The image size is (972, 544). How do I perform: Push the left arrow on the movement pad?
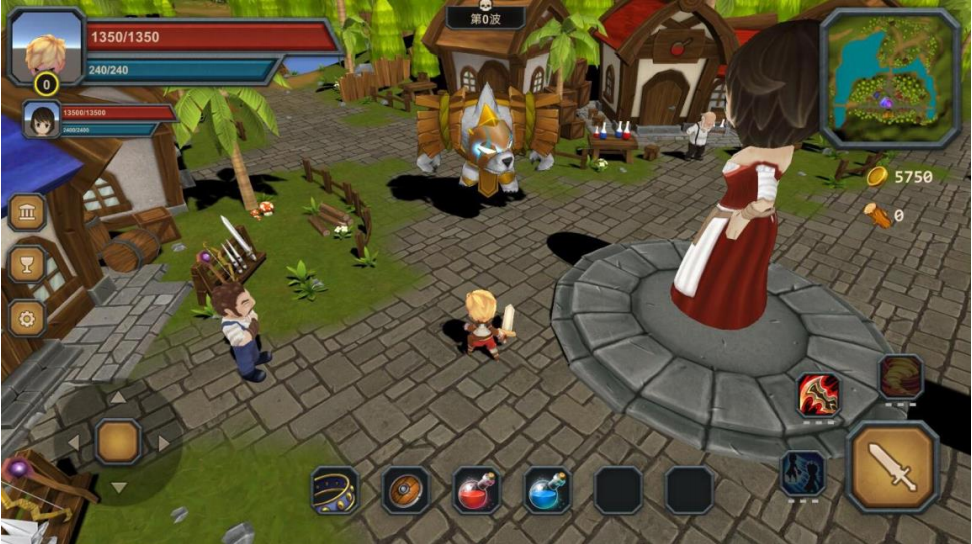point(73,442)
